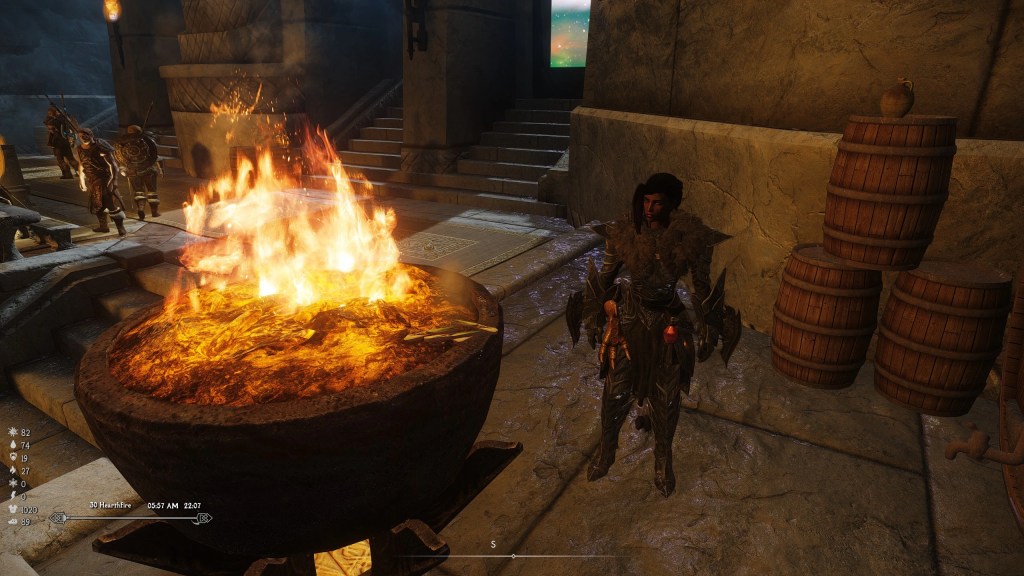Click the compass bar's center marker
The width and height of the screenshot is (1024, 576).
pyautogui.click(x=512, y=556)
